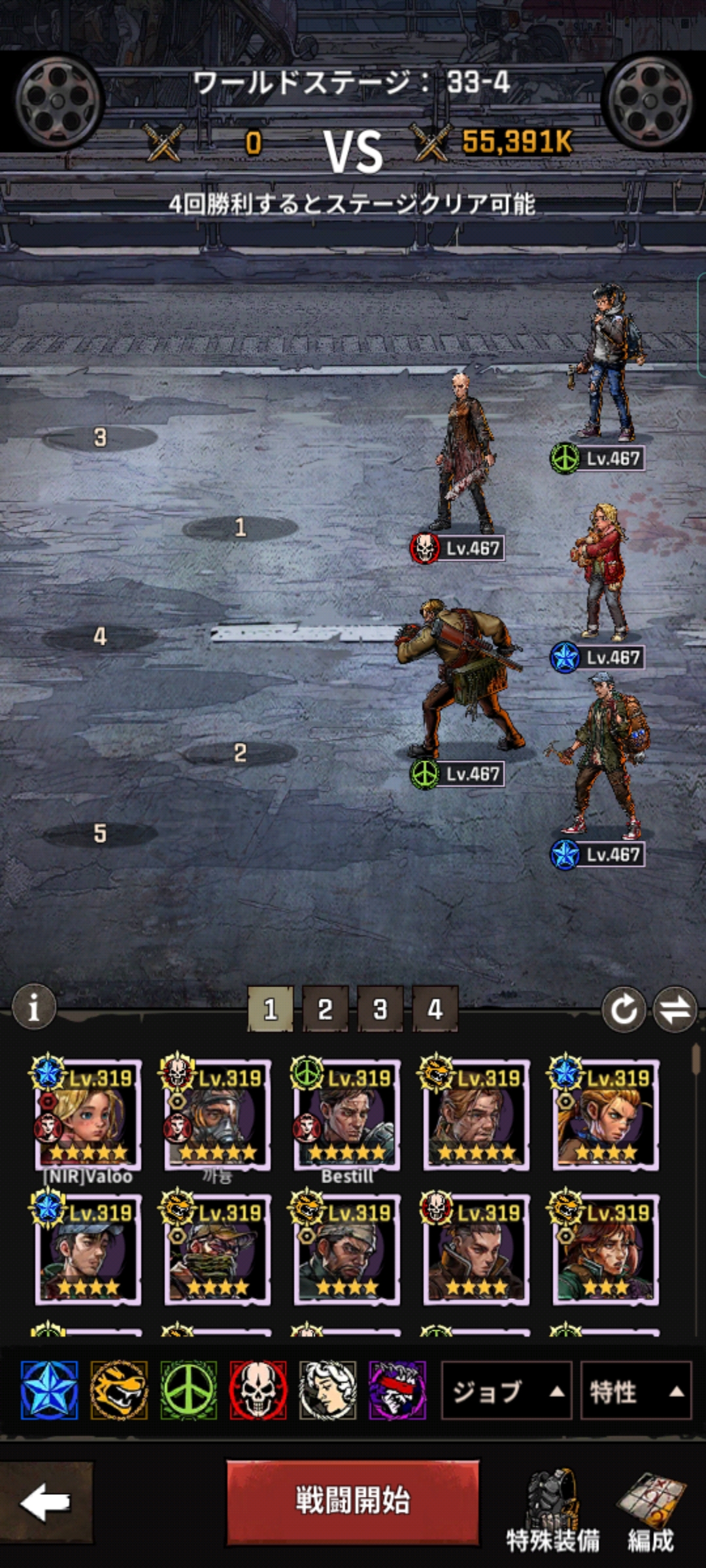
Task: Start the battle with 戦闘開始 button
Action: 352,1502
